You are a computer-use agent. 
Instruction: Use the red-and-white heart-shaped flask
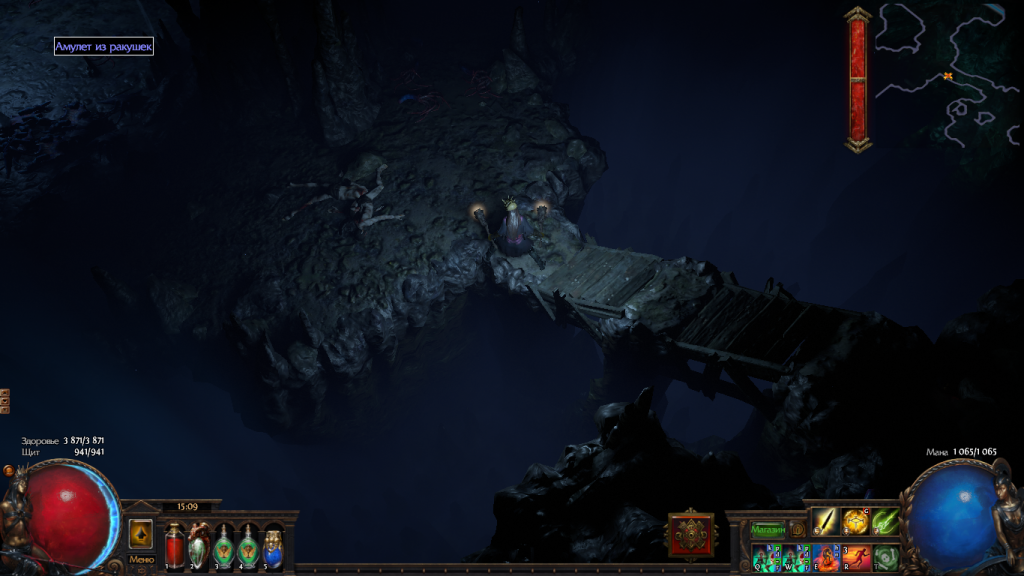tap(199, 545)
